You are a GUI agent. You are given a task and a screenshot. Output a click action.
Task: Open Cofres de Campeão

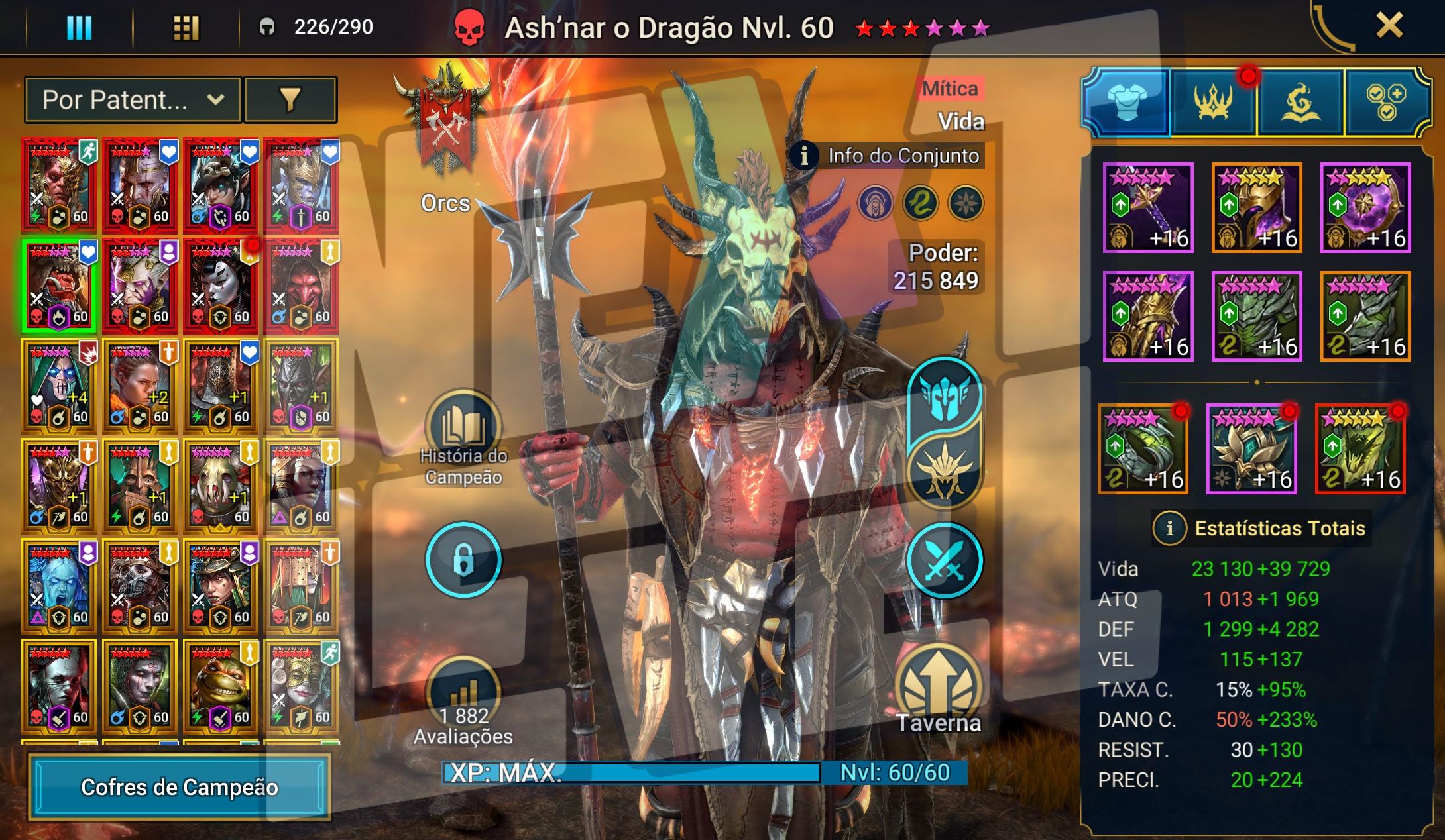[179, 787]
